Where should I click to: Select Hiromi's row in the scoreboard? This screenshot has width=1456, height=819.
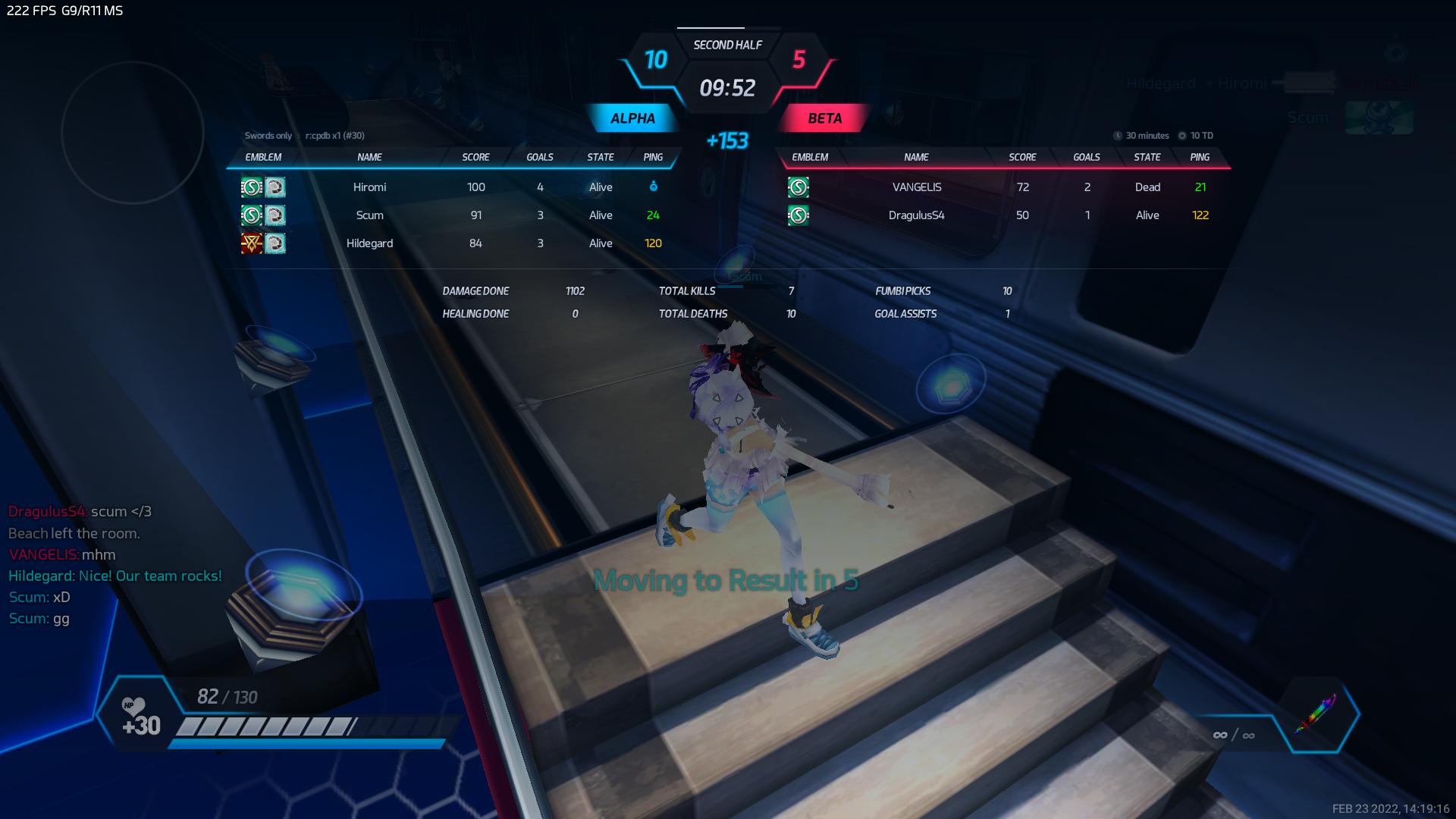370,187
